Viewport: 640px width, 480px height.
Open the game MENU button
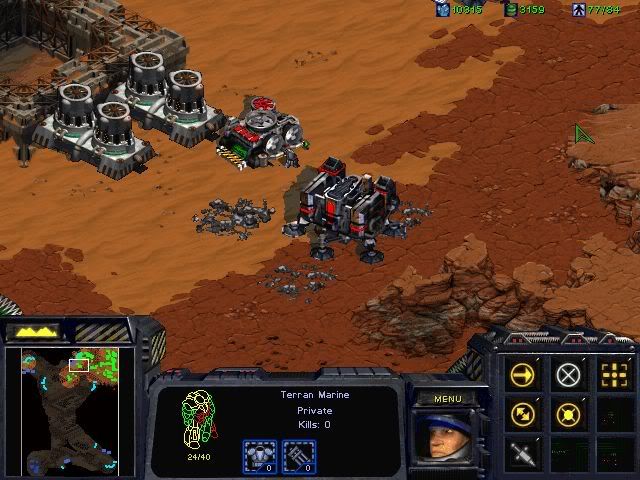tap(446, 398)
